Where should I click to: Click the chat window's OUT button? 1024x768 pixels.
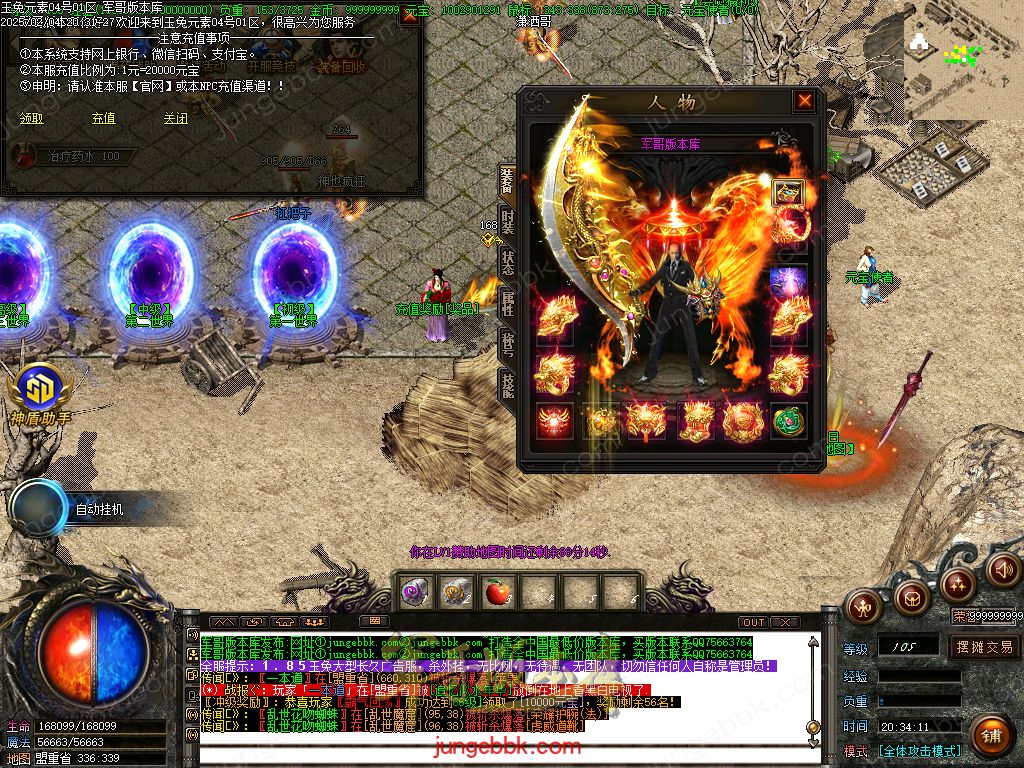753,622
